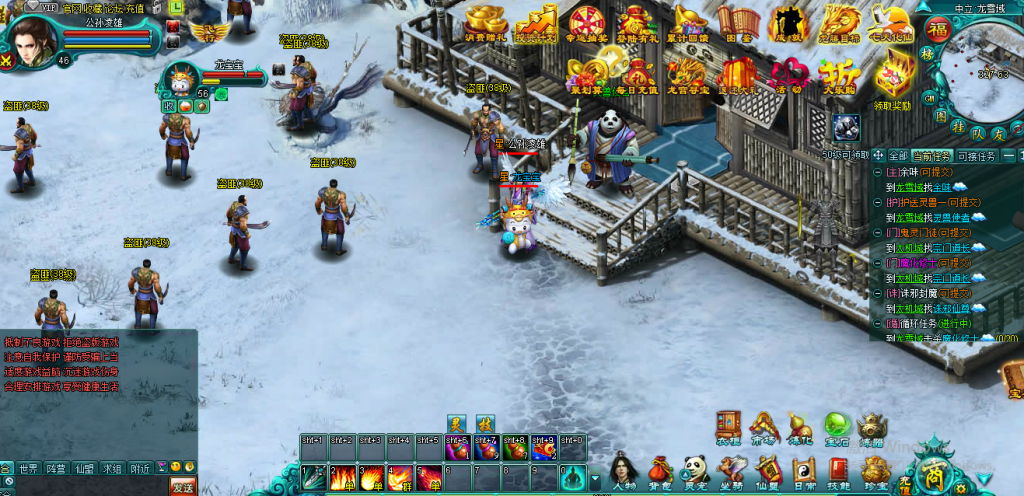Open the 背包 bag inventory
This screenshot has width=1024, height=496.
point(660,470)
